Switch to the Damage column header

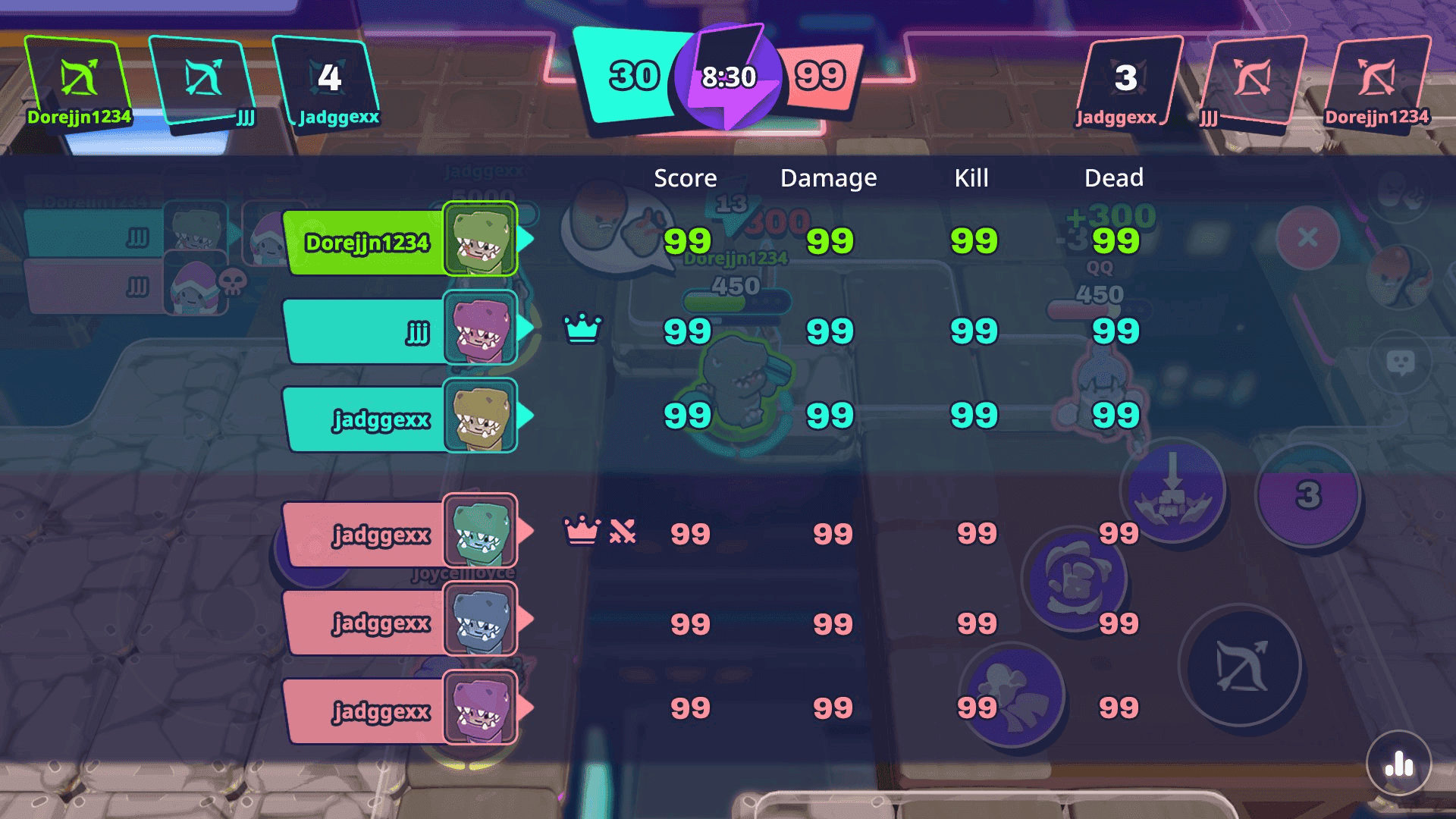[828, 178]
